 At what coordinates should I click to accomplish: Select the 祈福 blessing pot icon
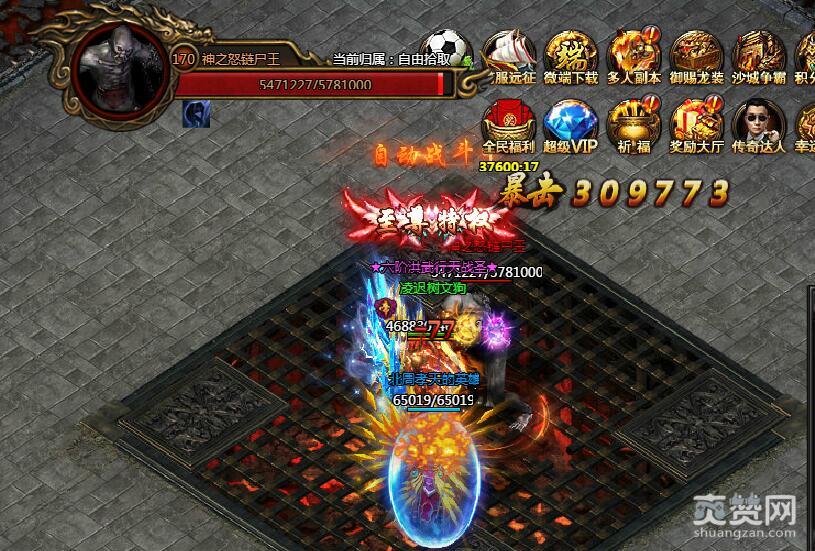[x=634, y=124]
